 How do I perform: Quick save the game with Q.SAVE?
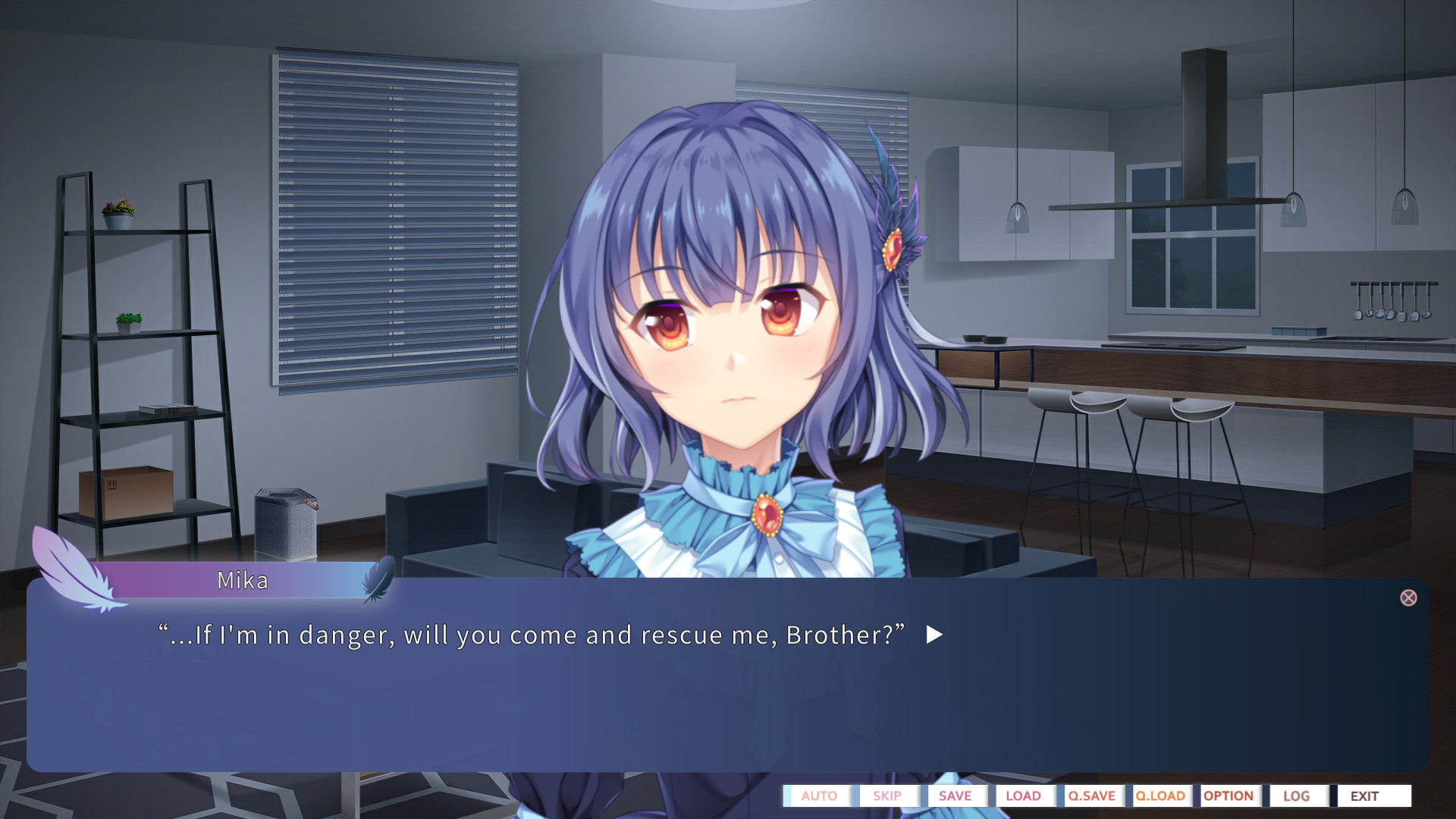1090,796
